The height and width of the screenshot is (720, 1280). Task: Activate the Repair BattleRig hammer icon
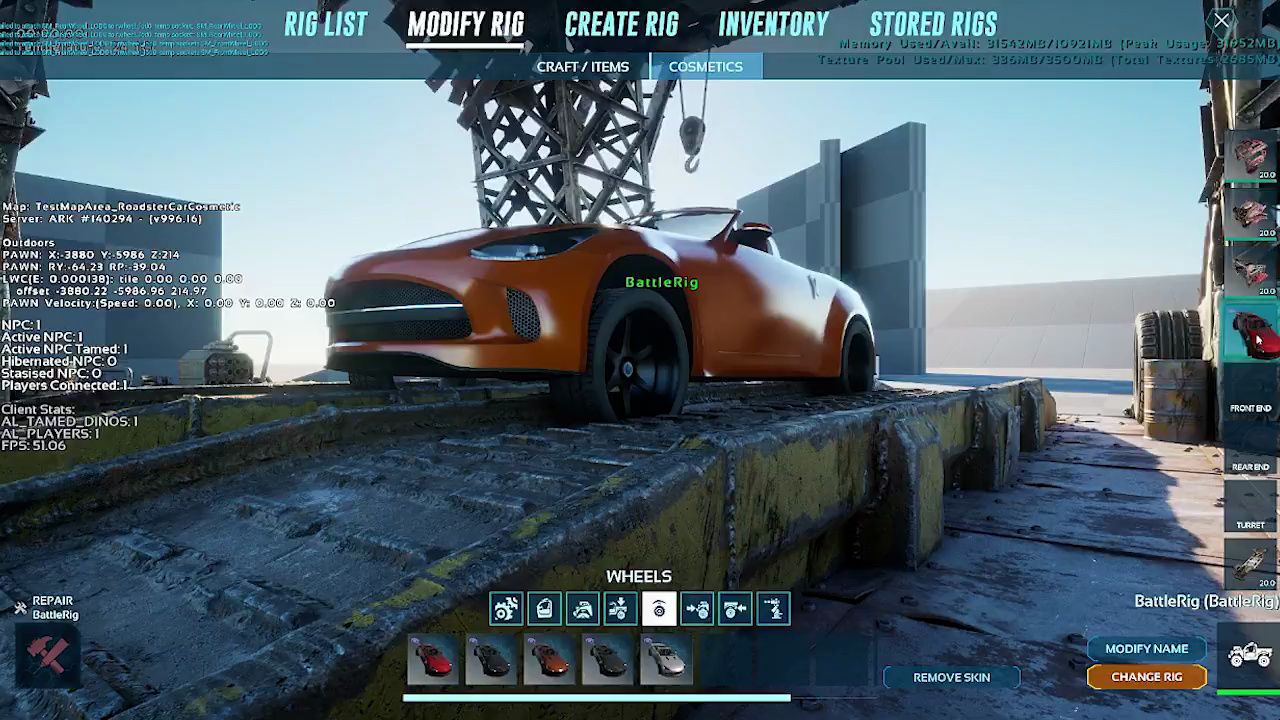point(46,655)
